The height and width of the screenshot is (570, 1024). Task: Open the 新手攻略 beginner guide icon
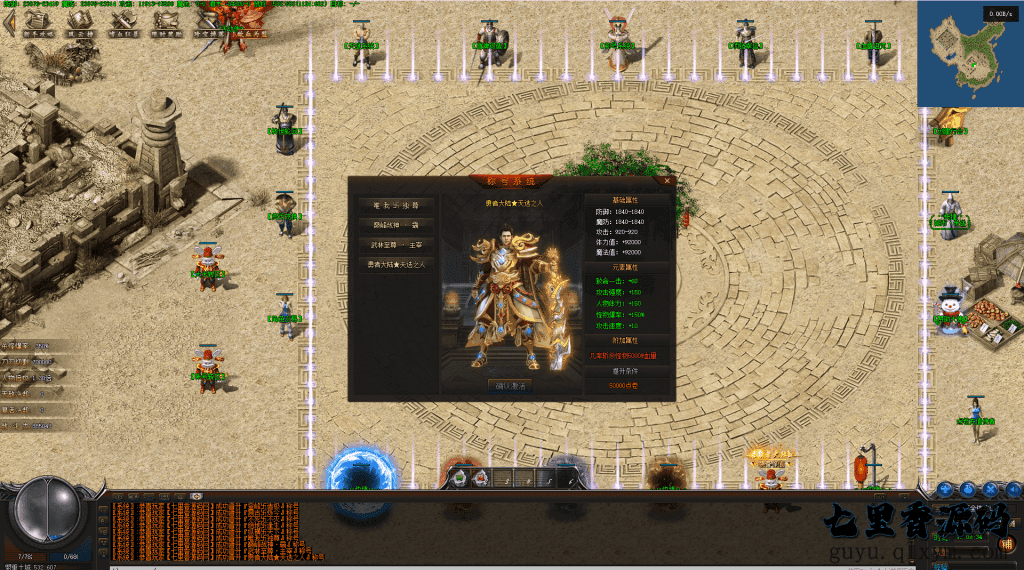37,24
